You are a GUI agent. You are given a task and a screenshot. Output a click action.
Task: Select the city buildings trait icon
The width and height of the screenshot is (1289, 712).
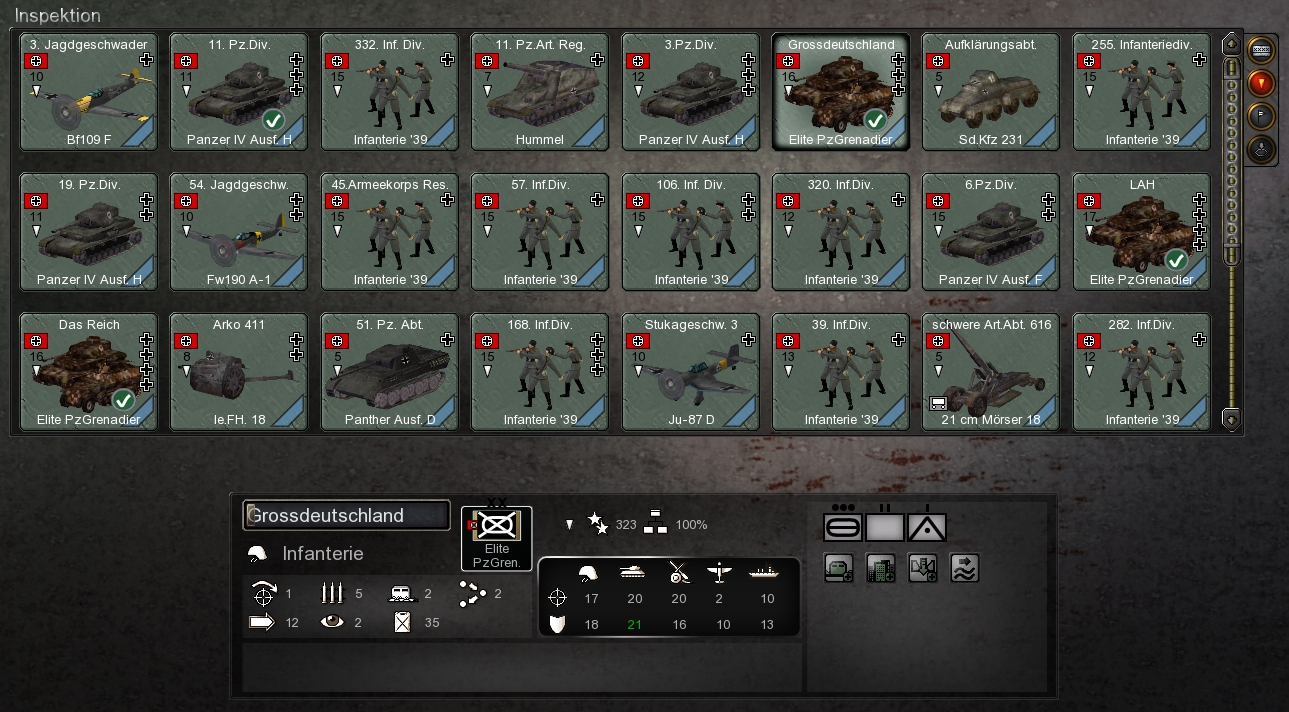tap(880, 568)
